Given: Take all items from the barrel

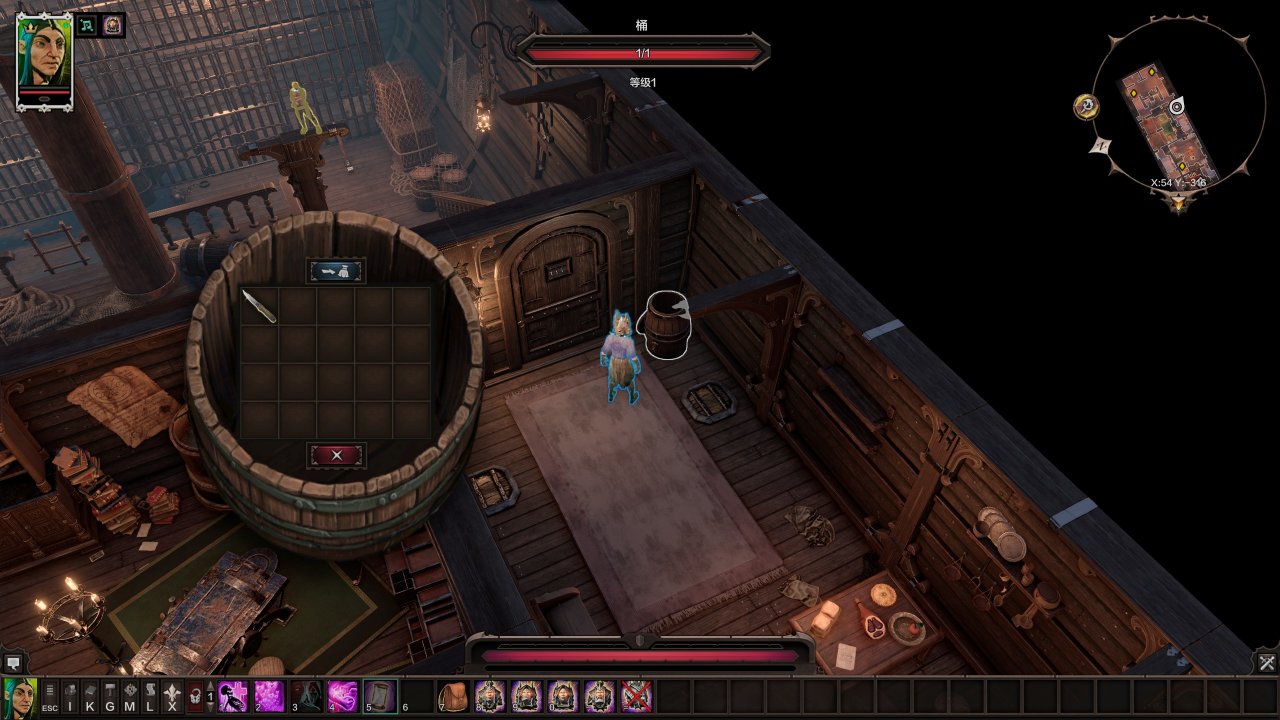Looking at the screenshot, I should point(336,270).
